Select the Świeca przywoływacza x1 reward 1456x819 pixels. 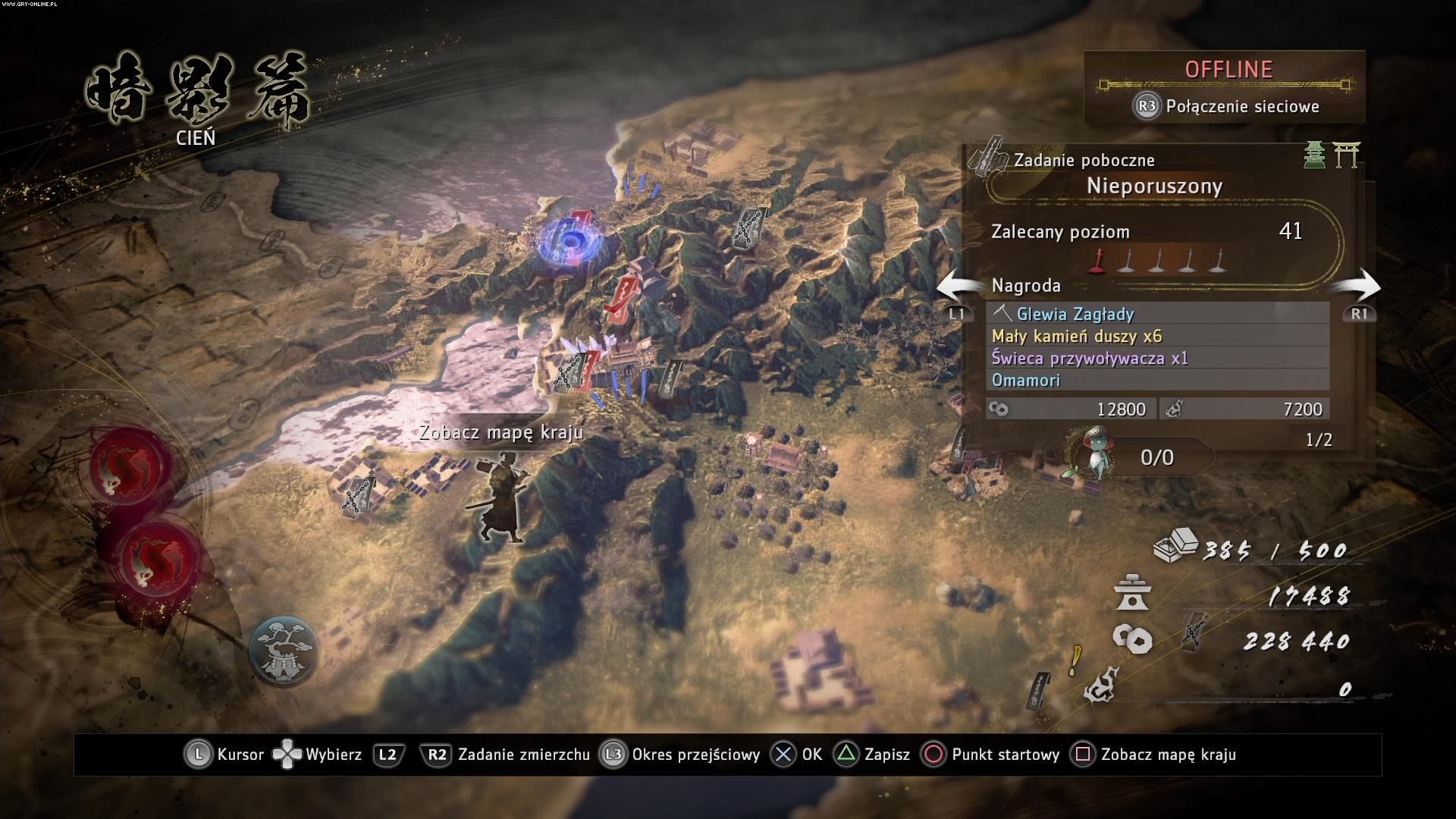(x=1157, y=358)
